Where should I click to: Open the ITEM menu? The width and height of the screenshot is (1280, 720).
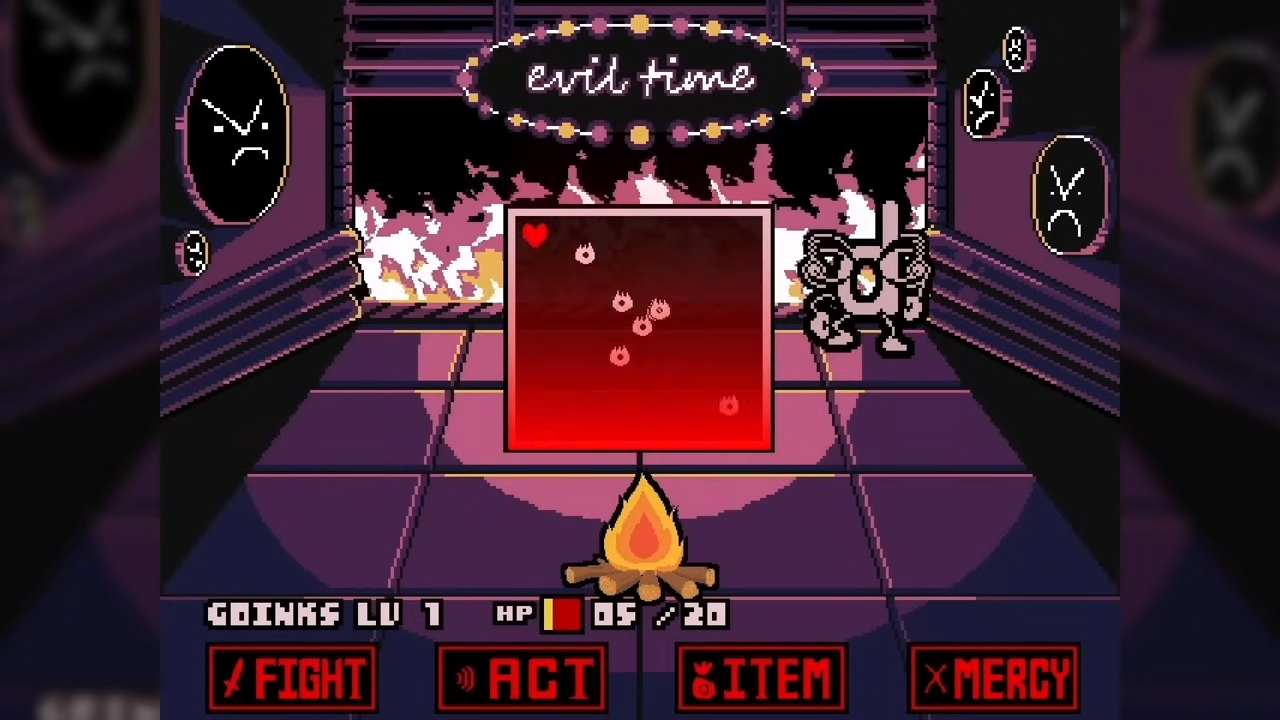(761, 678)
